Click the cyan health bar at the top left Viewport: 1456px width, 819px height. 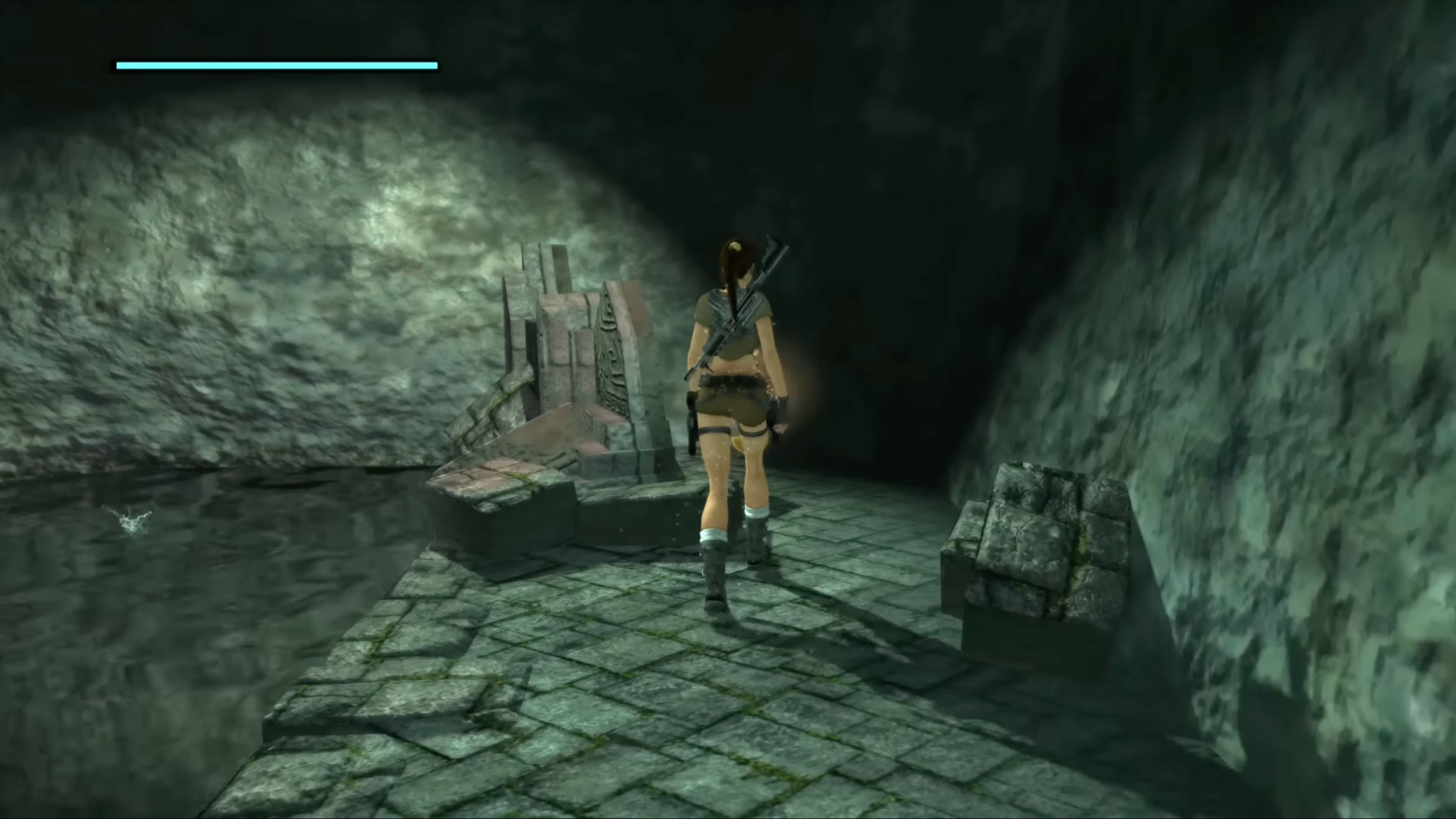point(277,65)
